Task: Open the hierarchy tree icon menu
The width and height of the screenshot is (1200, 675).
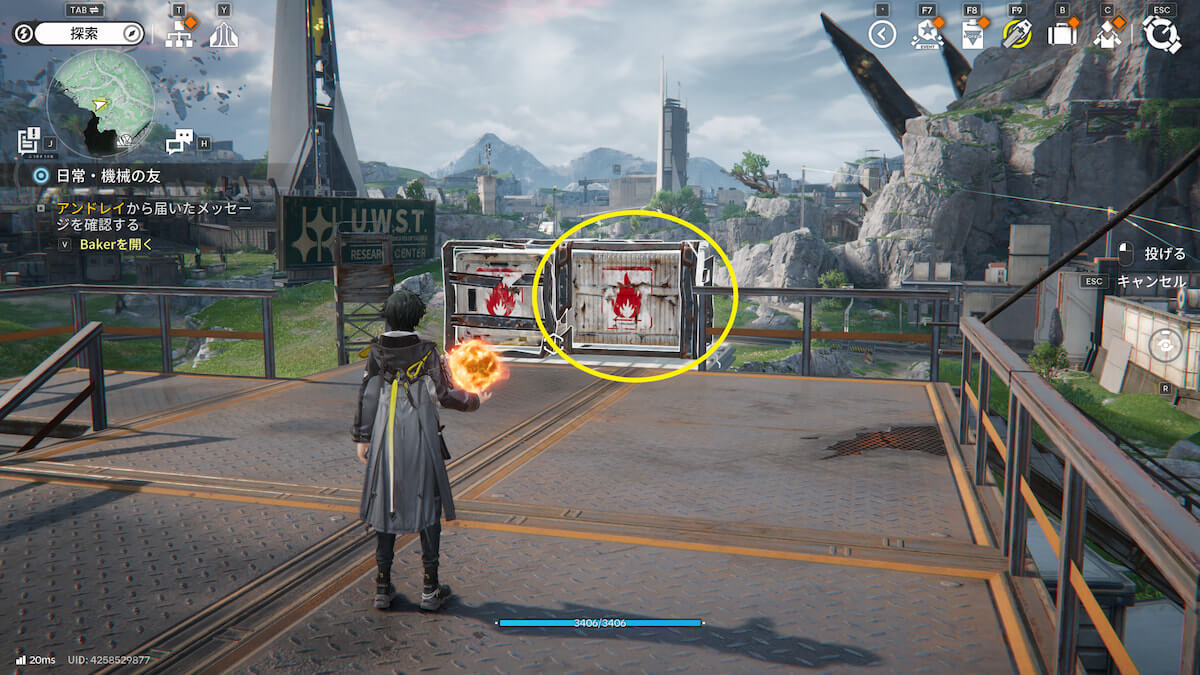Action: 179,35
